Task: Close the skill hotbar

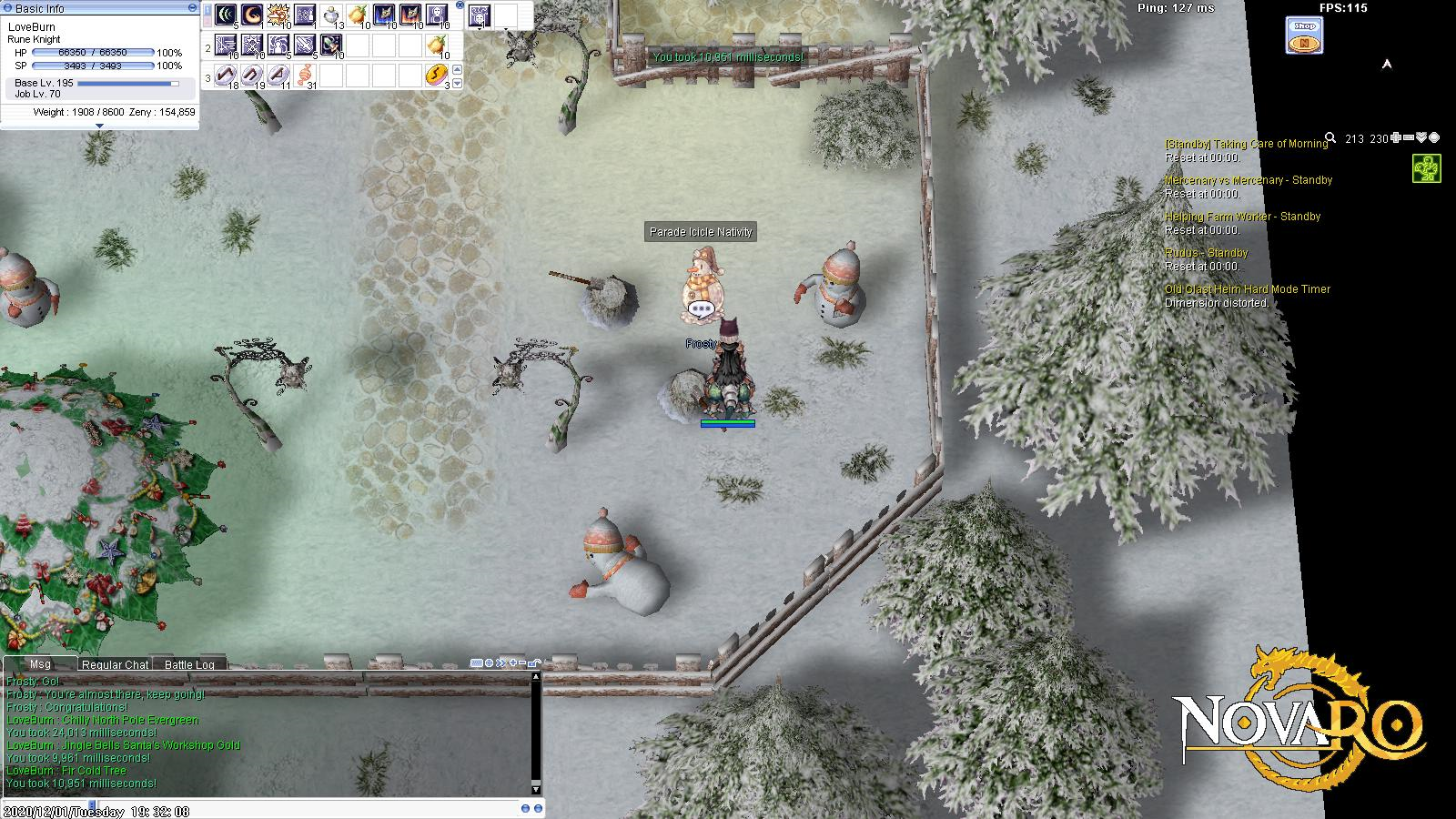Action: tap(460, 5)
